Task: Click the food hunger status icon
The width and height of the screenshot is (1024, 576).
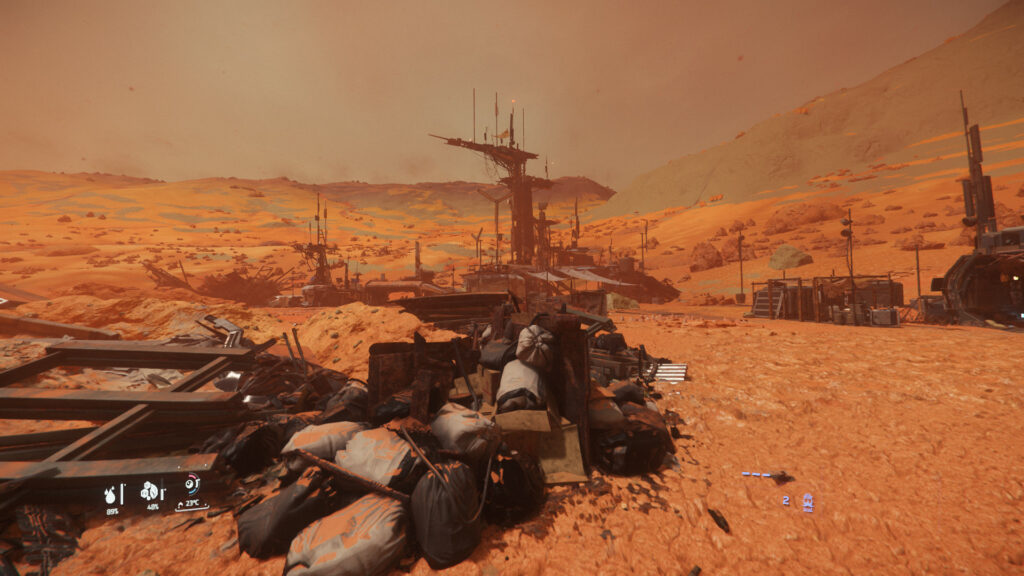Action: pyautogui.click(x=149, y=491)
